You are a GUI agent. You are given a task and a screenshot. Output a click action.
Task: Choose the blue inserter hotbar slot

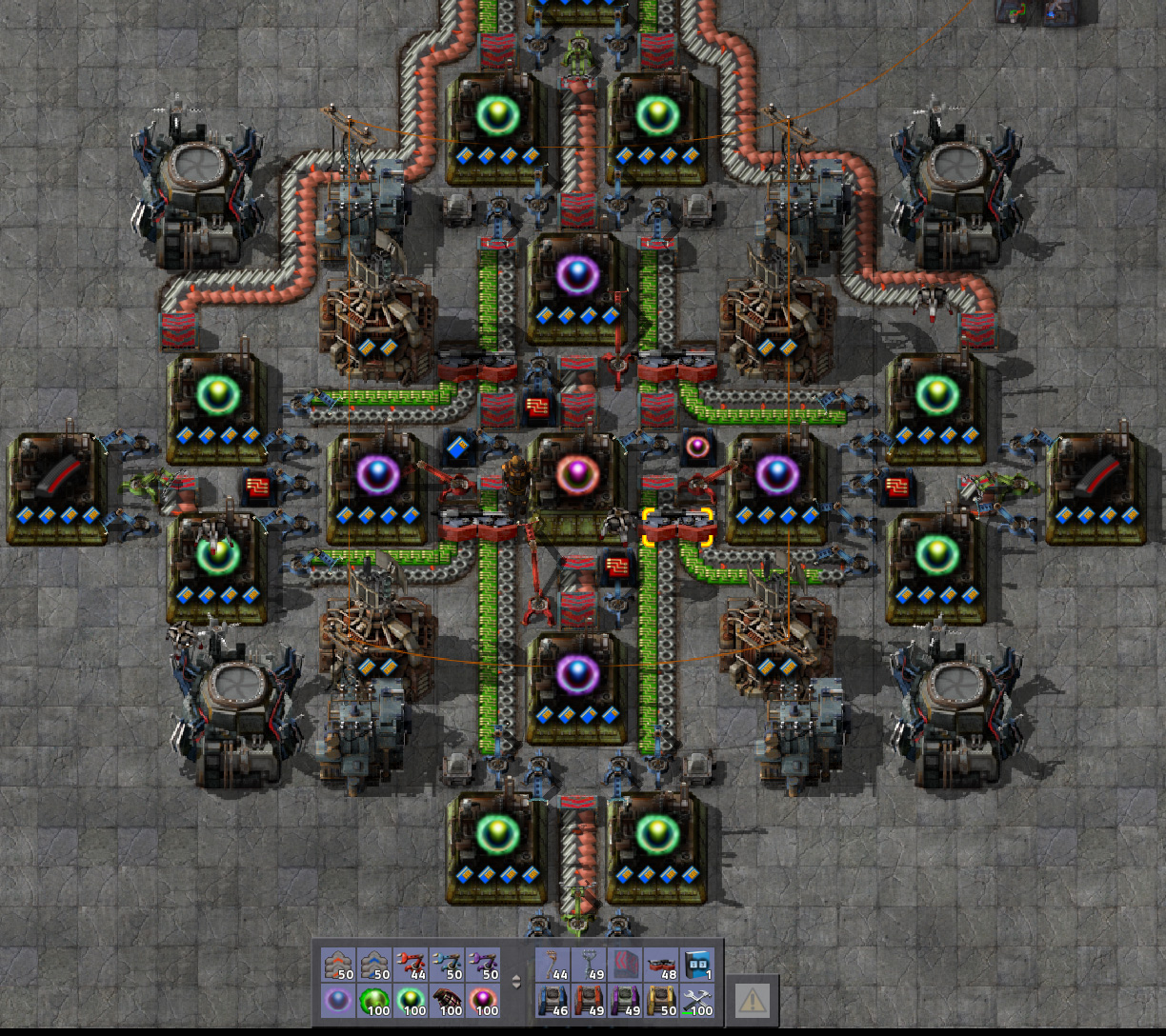[446, 966]
